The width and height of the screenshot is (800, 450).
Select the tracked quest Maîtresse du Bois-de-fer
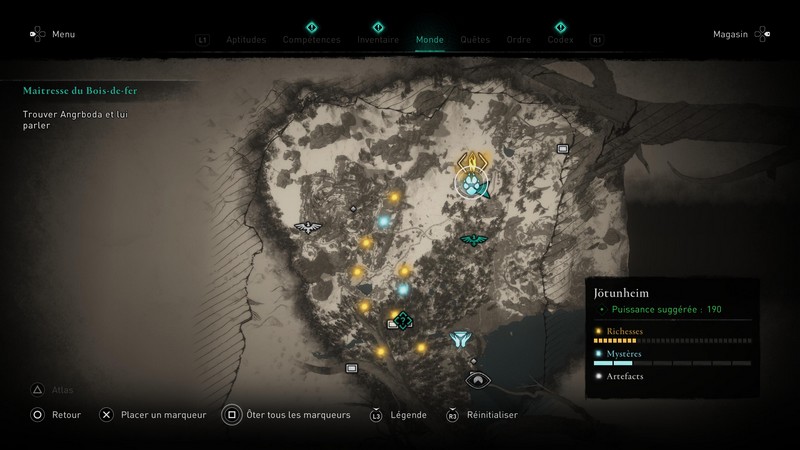[82, 90]
